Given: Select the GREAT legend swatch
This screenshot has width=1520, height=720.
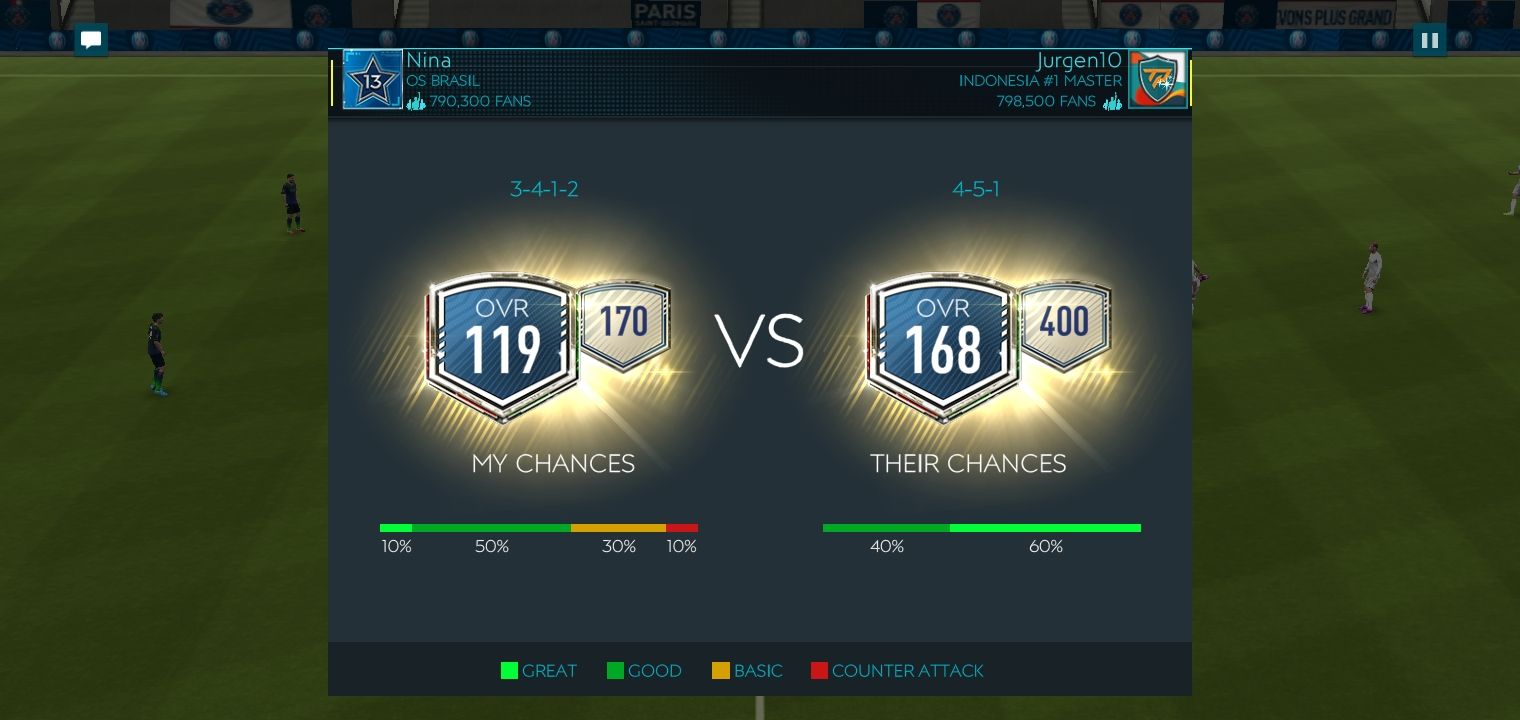Looking at the screenshot, I should (x=509, y=671).
